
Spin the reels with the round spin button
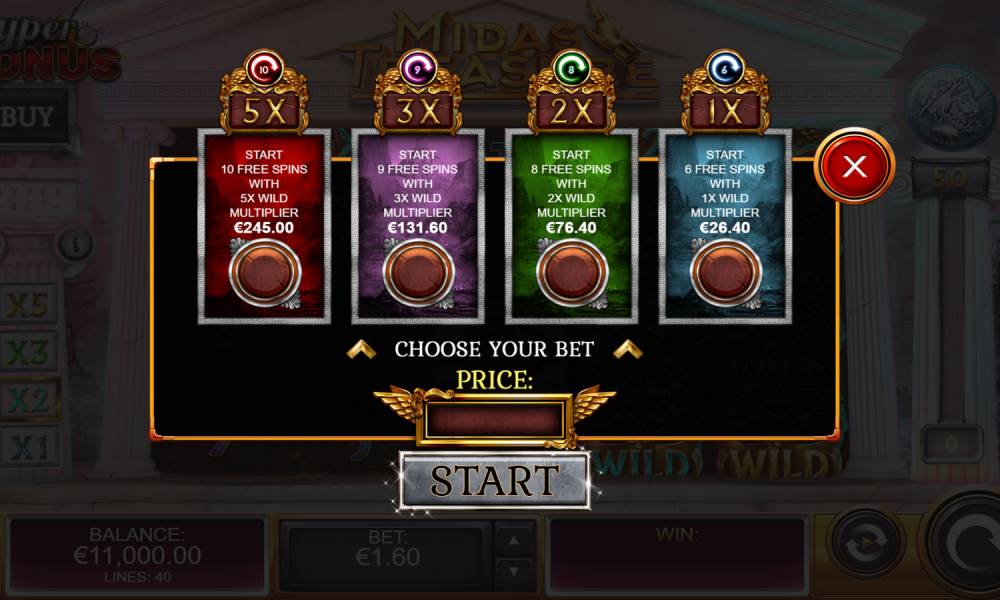(x=967, y=548)
